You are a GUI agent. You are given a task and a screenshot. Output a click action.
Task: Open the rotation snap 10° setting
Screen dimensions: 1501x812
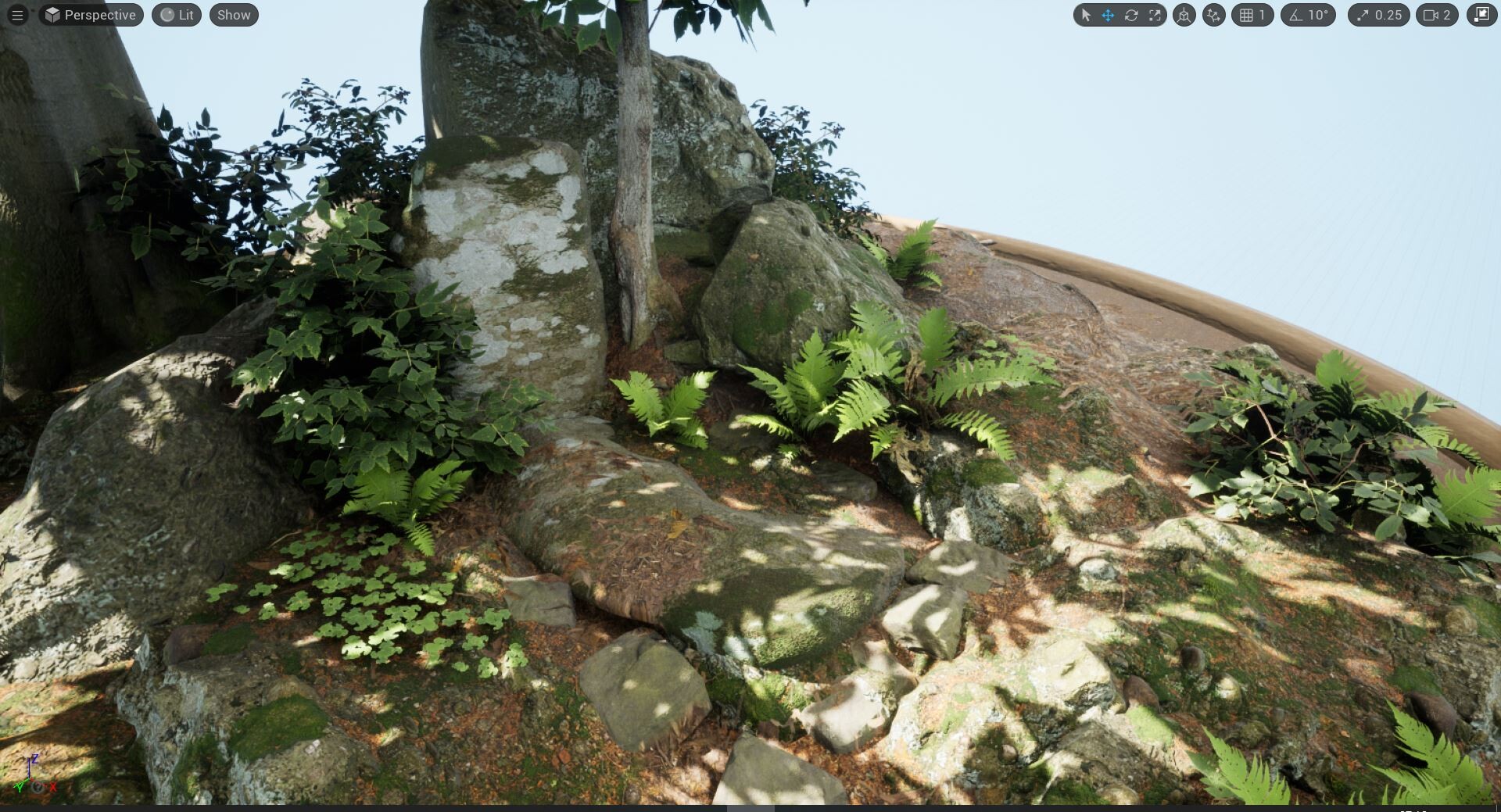1308,15
